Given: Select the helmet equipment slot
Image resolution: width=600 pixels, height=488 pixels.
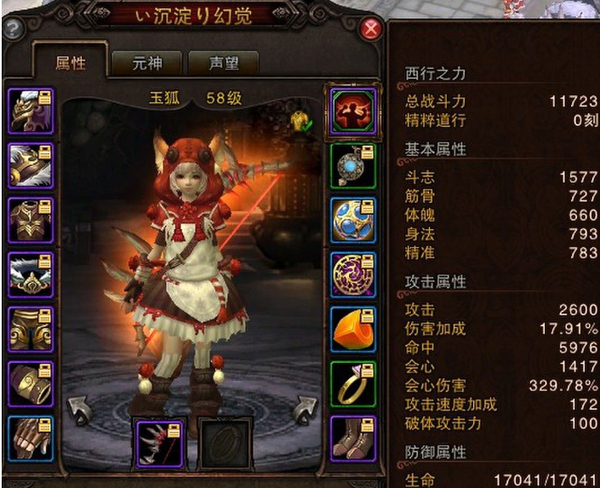Looking at the screenshot, I should coord(31,111).
